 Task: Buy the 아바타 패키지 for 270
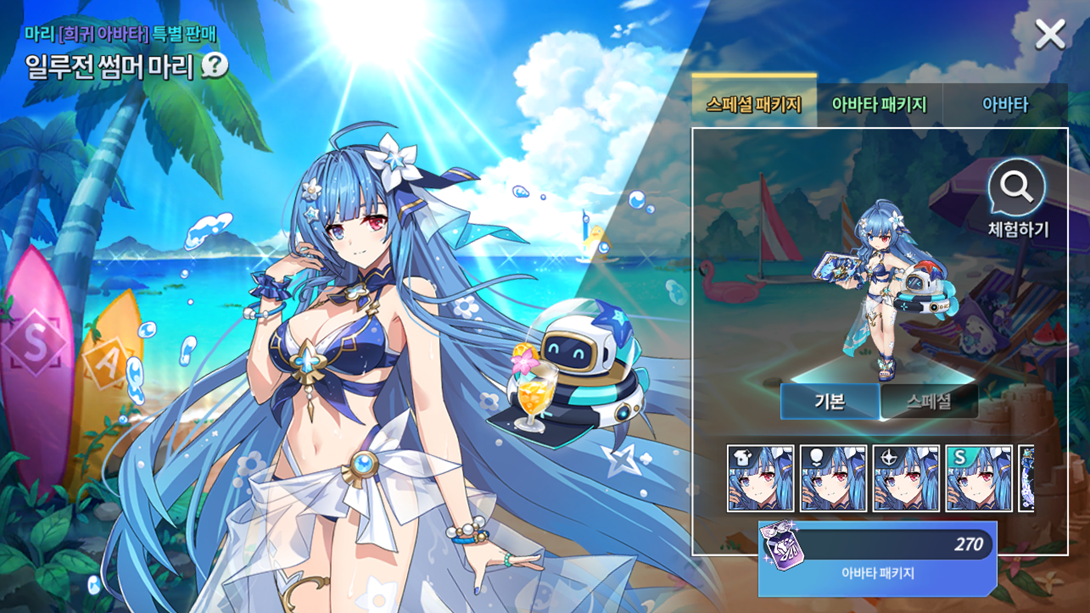877,558
